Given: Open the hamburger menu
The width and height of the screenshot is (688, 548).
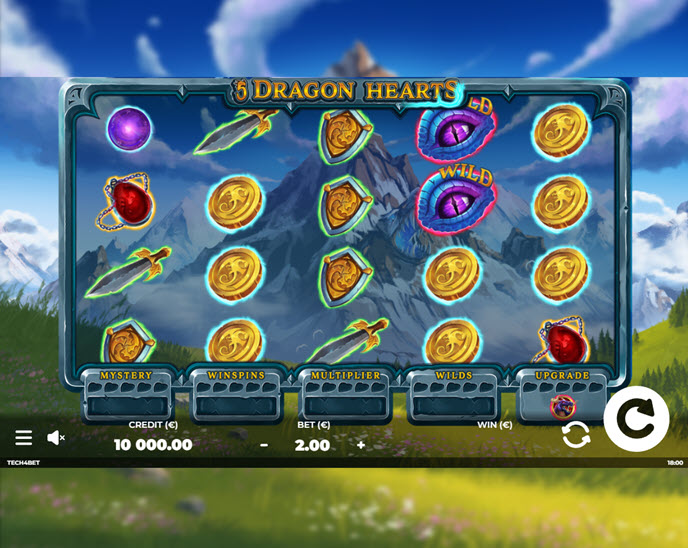Looking at the screenshot, I should pos(24,438).
